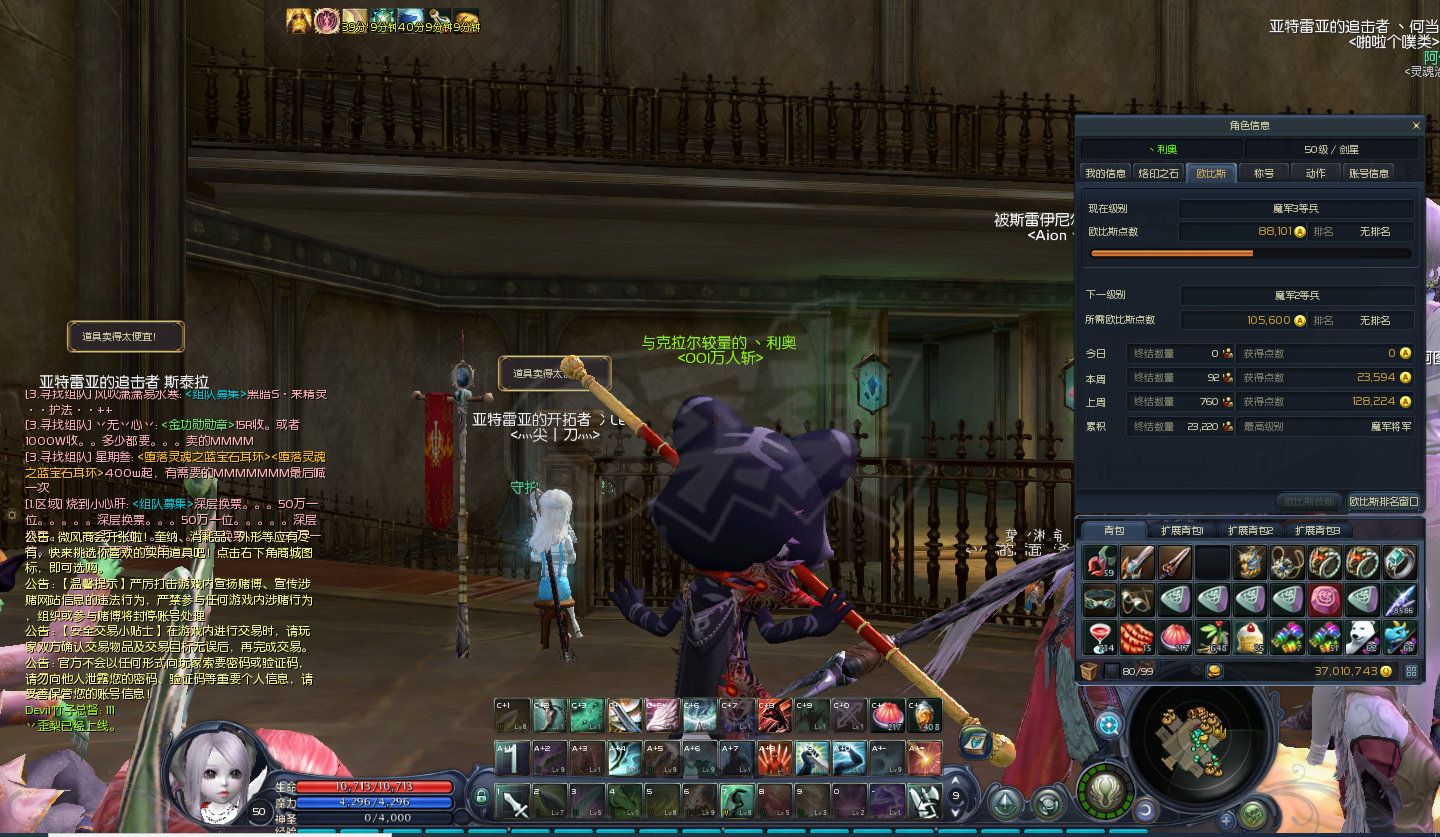Select the red cocktail glass item
Viewport: 1440px width, 837px height.
(1100, 637)
